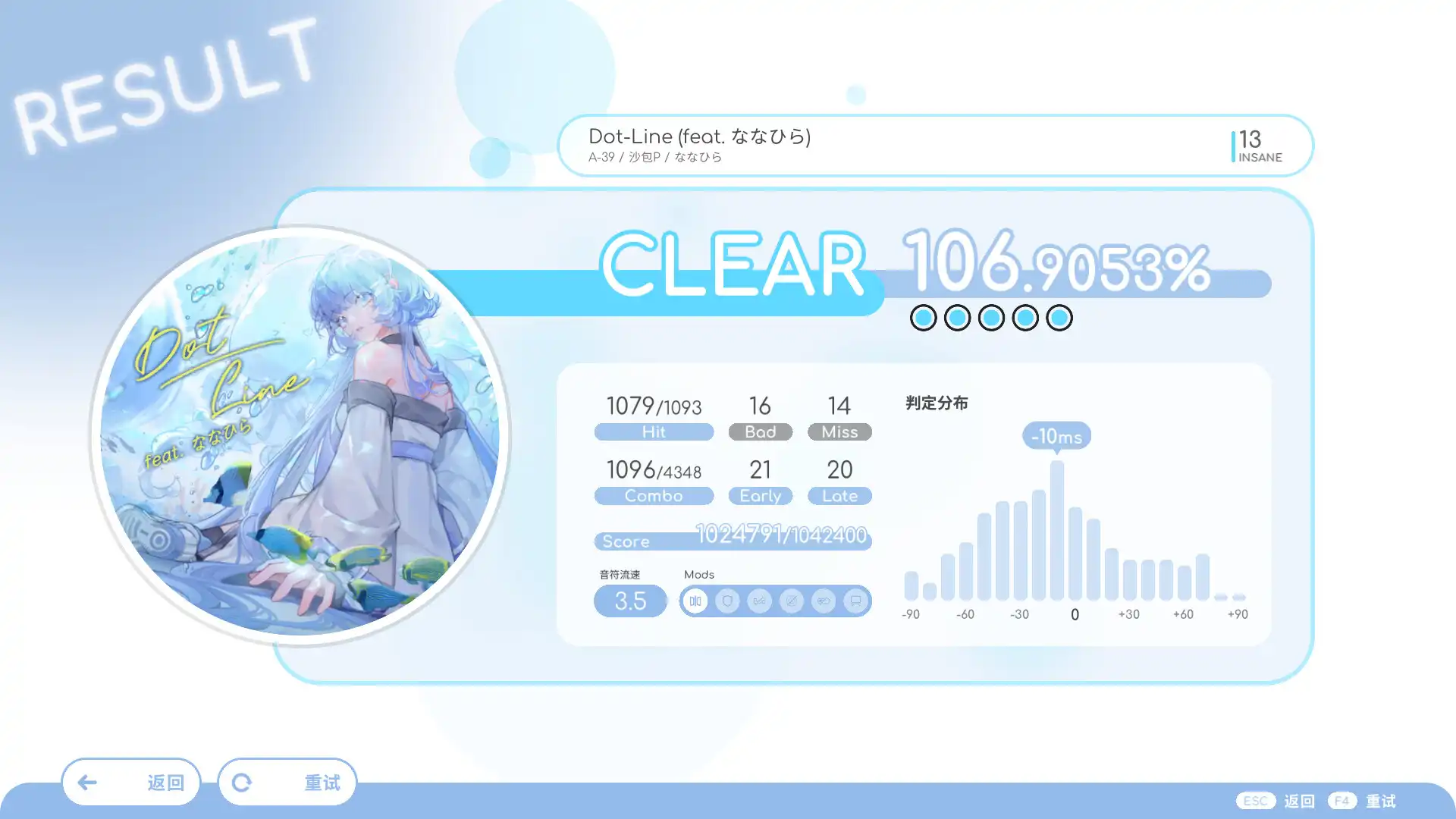Screen dimensions: 1456x819
Task: Open the crossed-Bad mod icon
Action: (x=759, y=601)
